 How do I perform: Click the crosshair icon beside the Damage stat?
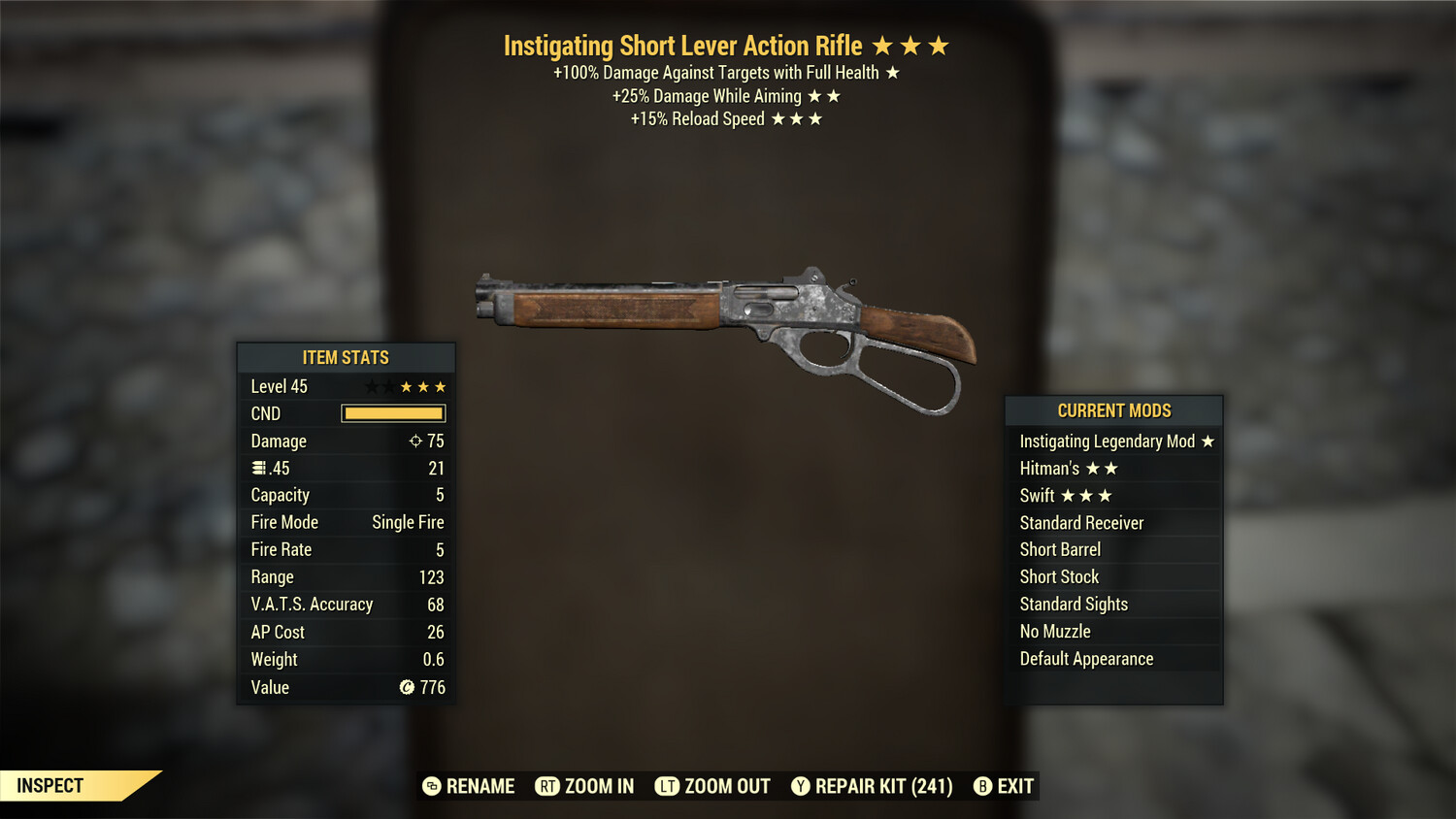click(417, 441)
